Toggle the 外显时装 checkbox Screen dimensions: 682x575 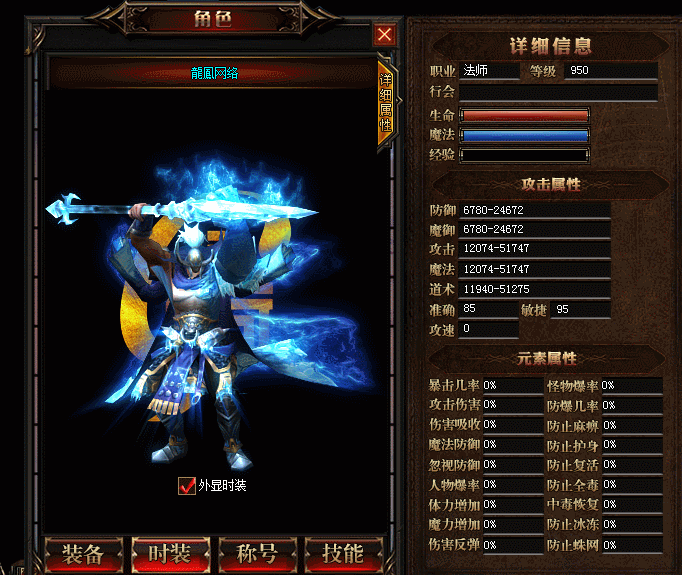pyautogui.click(x=186, y=486)
